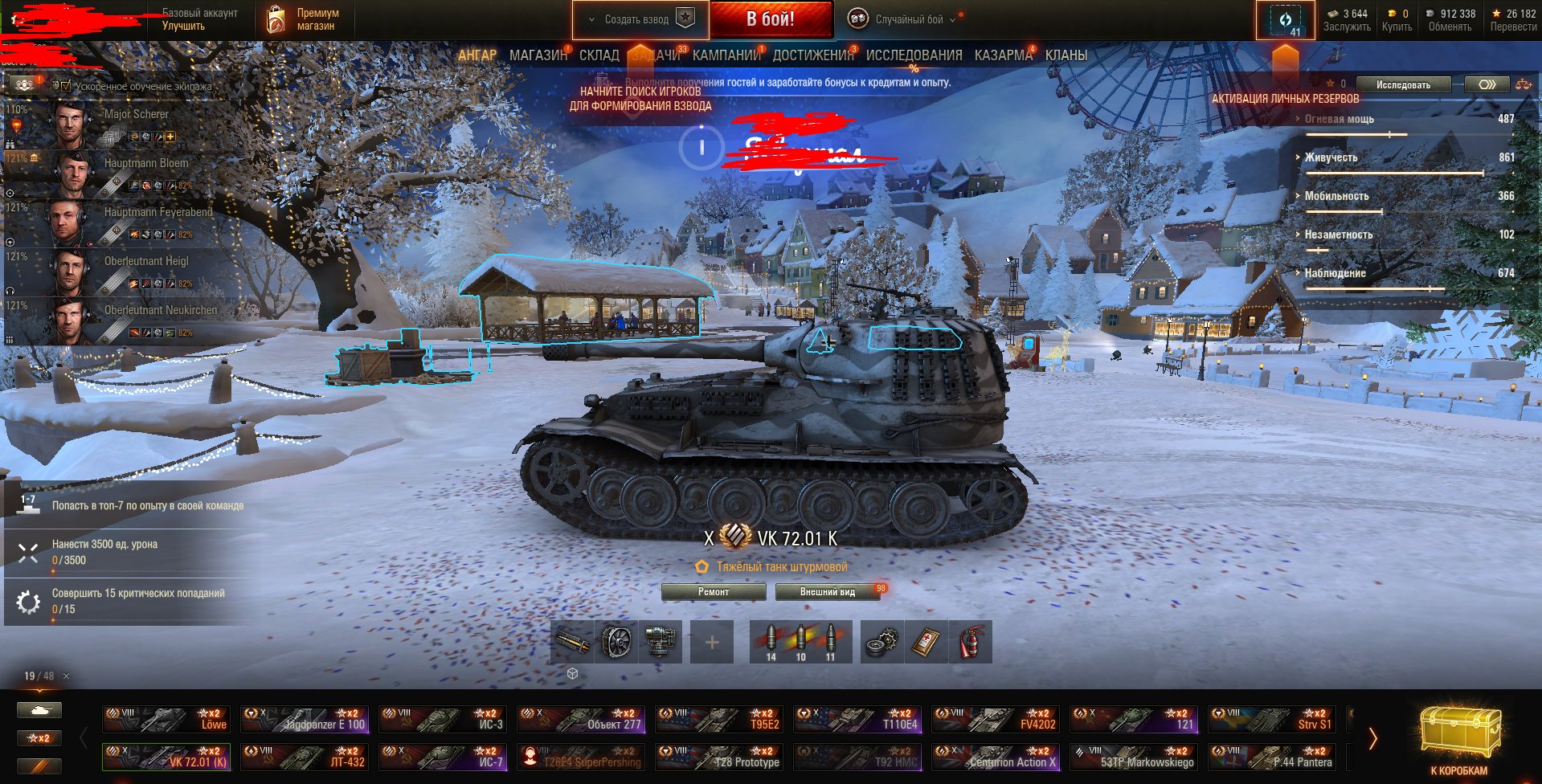Click the 3D style cube icon below equipment
Image resolution: width=1542 pixels, height=784 pixels.
pos(574,675)
